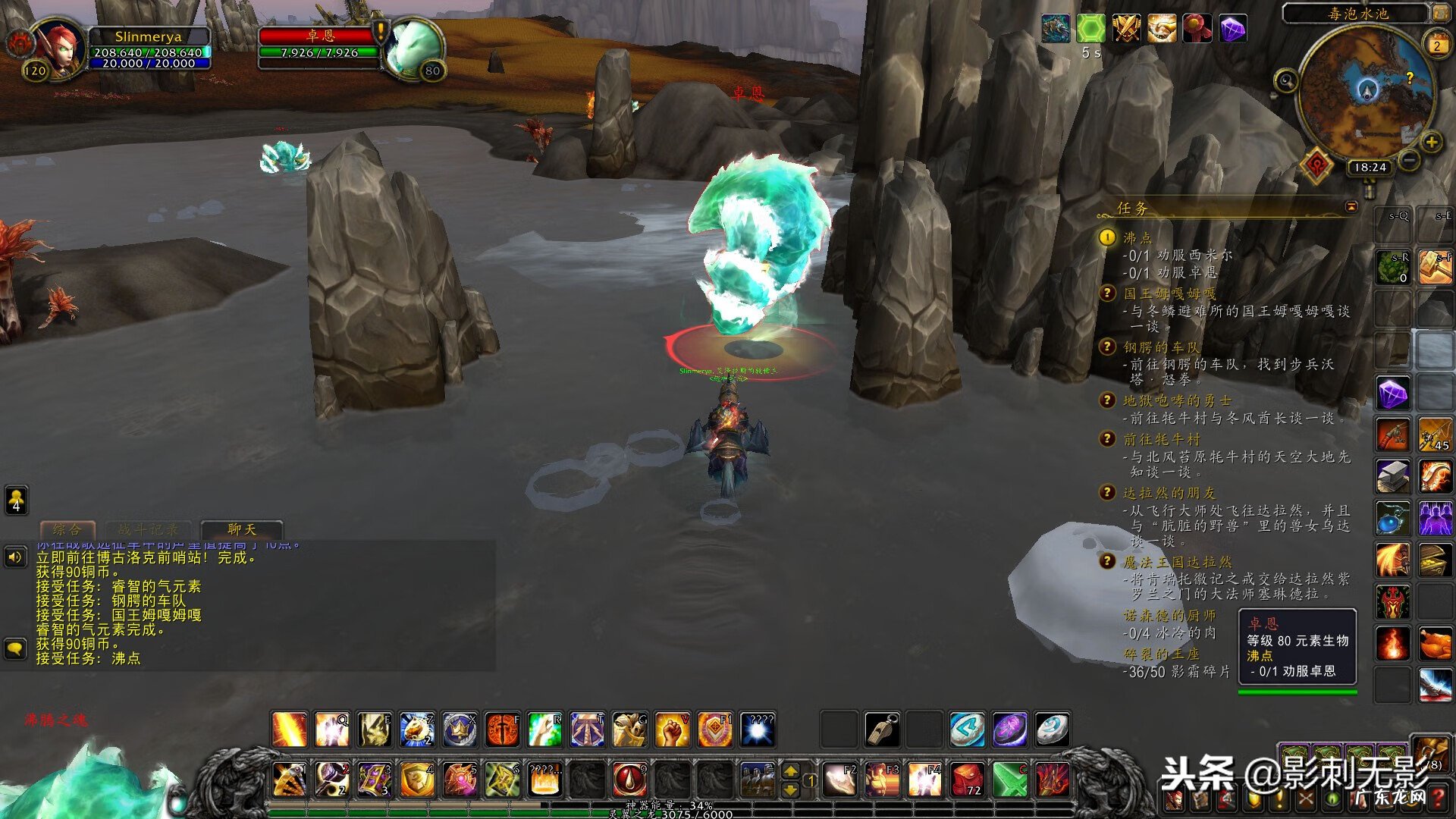Select the 沸点 quest in the tracker
The height and width of the screenshot is (819, 1456).
(1137, 238)
